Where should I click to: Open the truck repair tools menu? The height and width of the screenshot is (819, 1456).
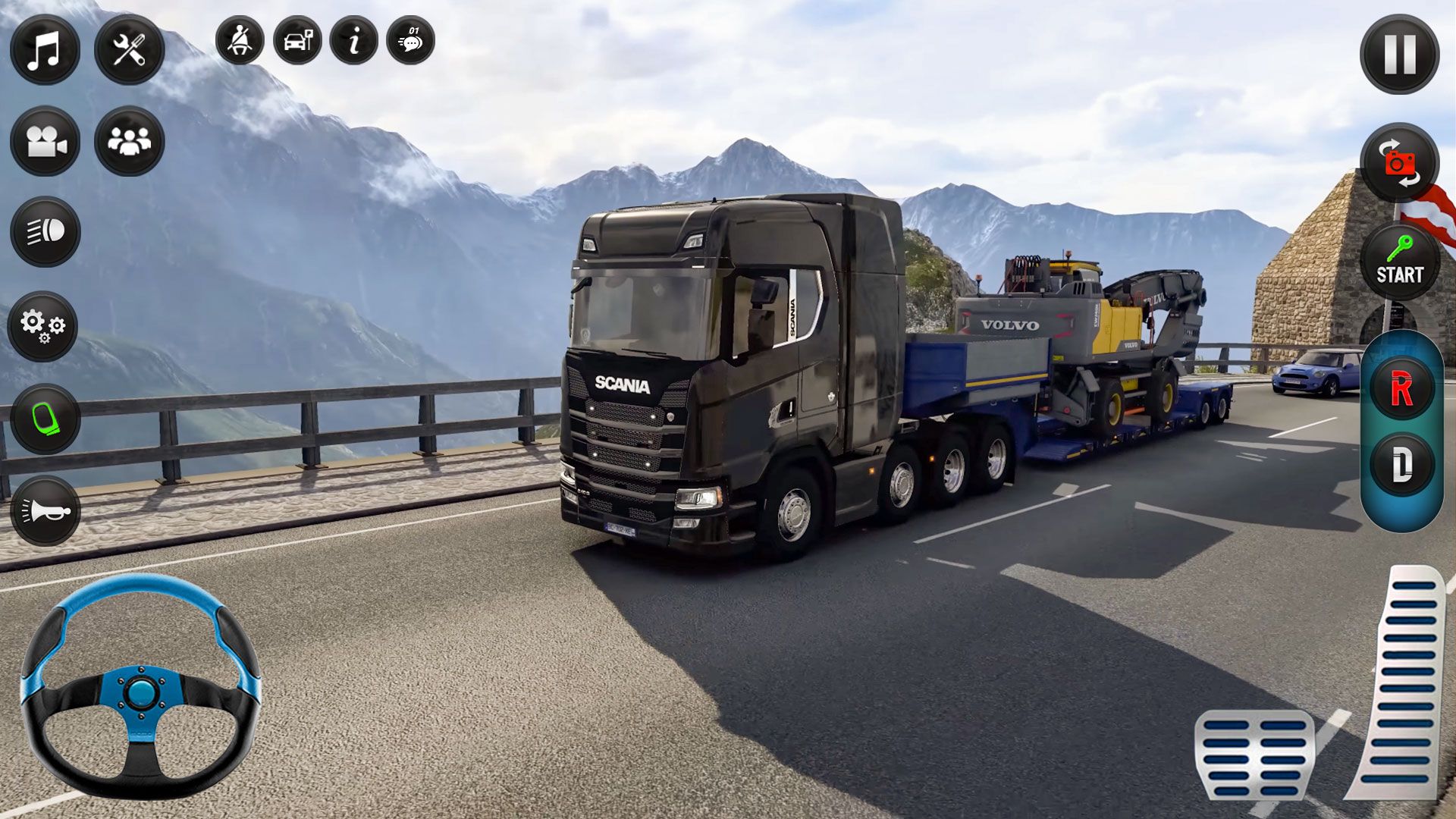[x=130, y=50]
